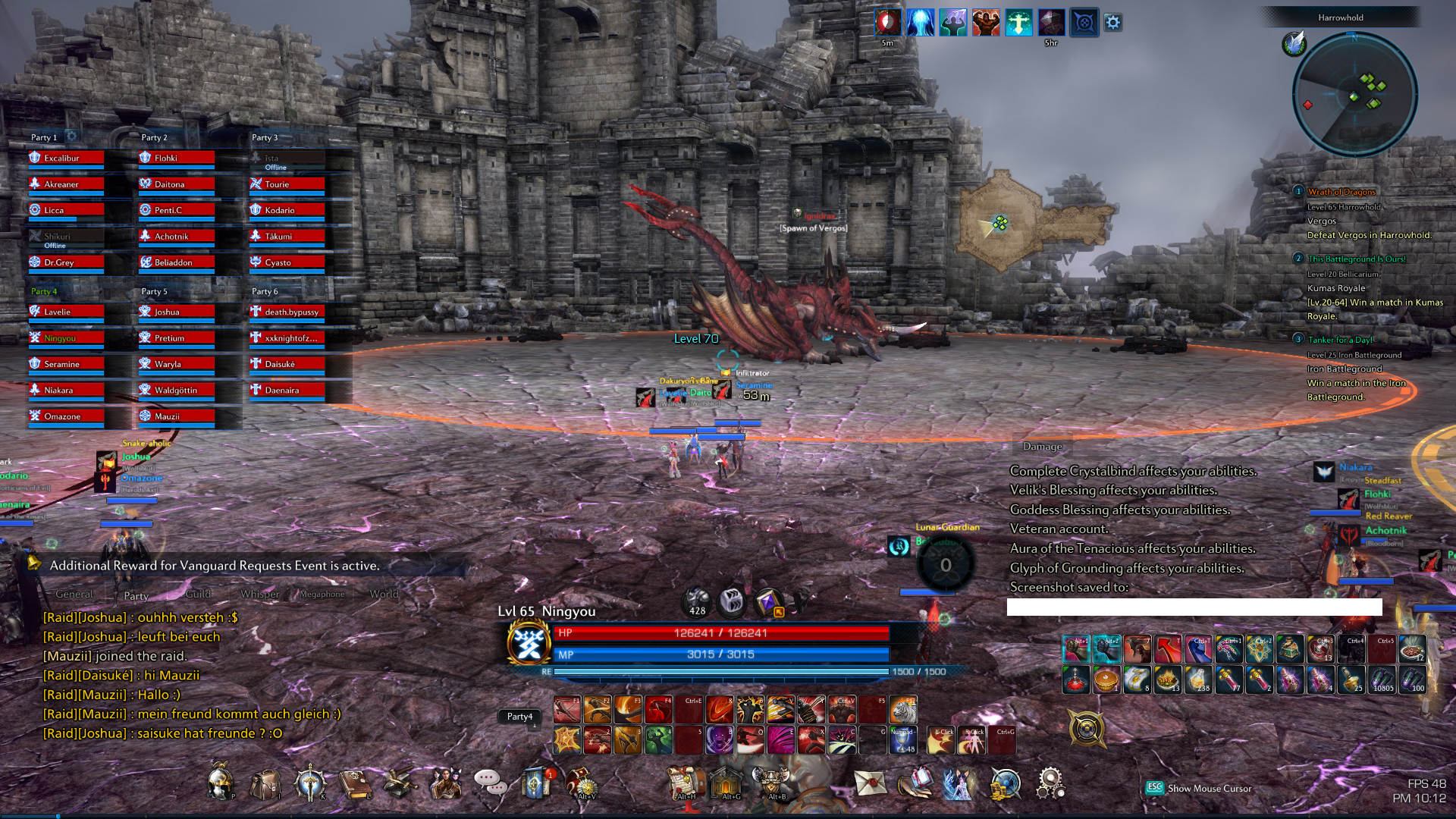Open buff settings gear icon
Screen dimensions: 1456x819
[1112, 22]
